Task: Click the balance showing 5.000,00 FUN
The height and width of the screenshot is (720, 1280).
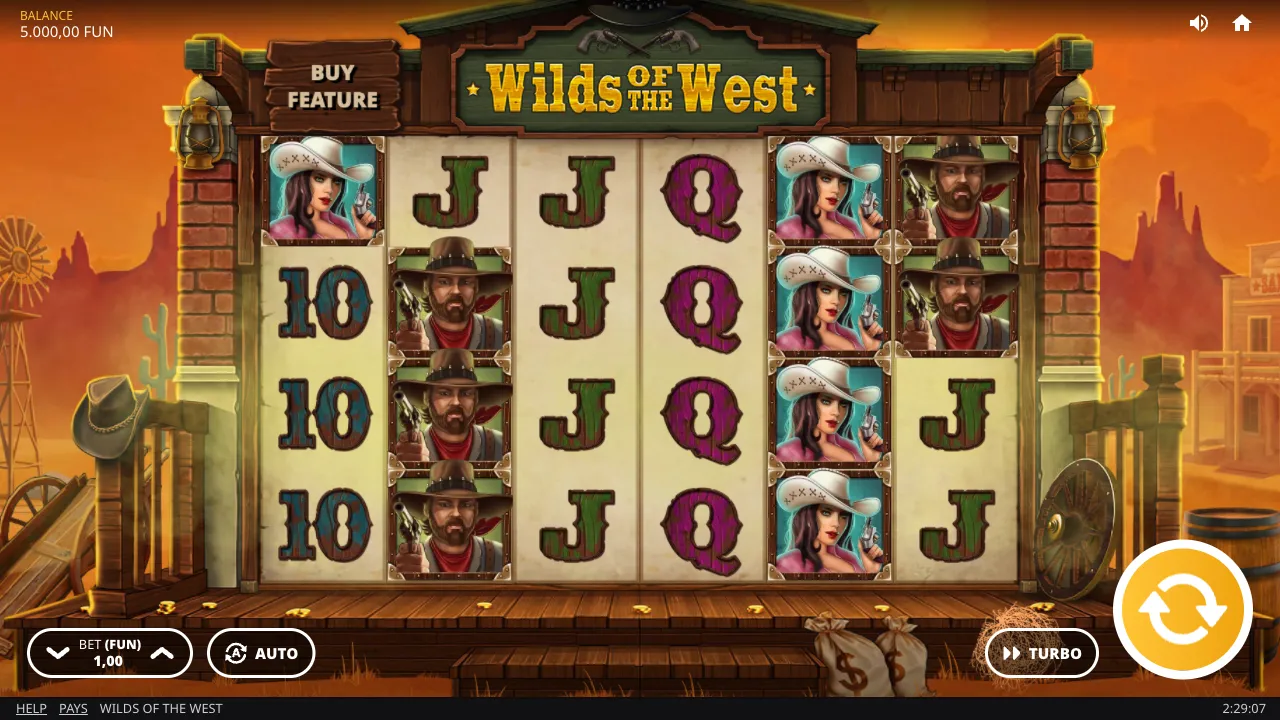Action: click(66, 31)
